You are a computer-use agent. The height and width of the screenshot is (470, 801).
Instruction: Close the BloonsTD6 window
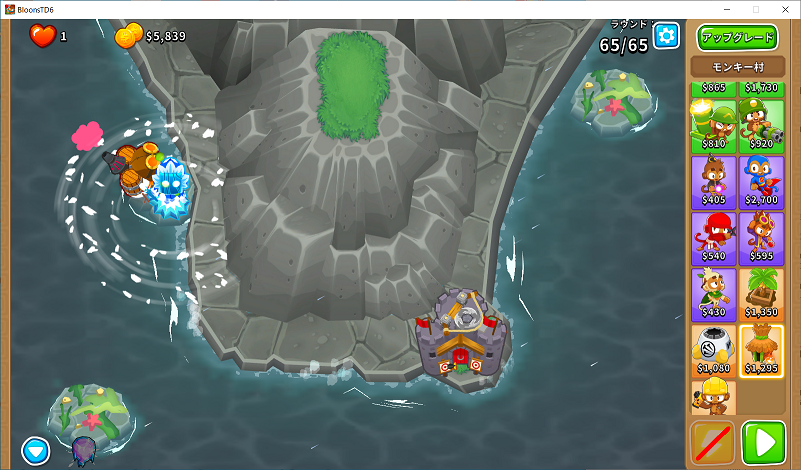click(785, 9)
